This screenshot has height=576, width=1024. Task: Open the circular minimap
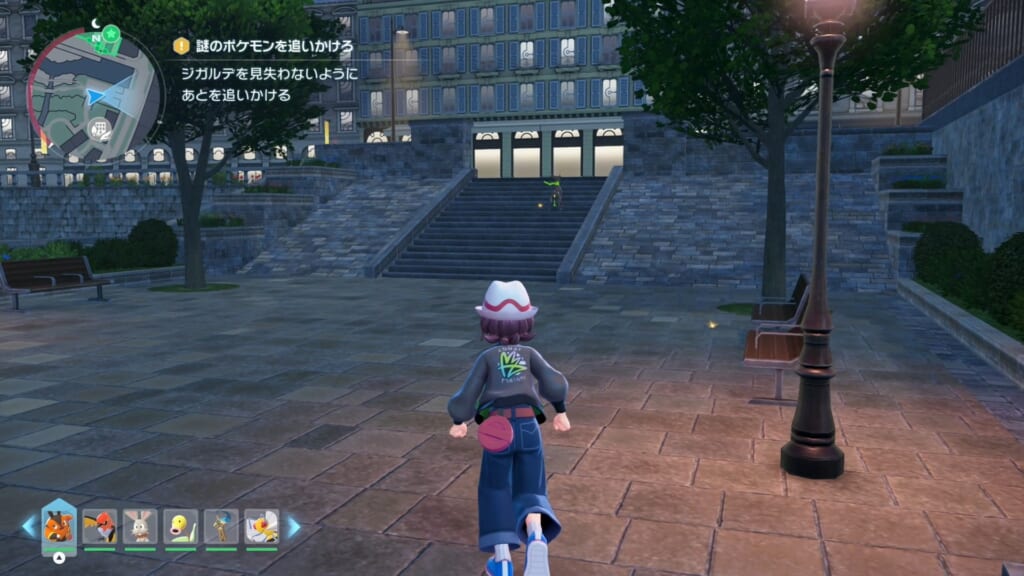click(x=95, y=95)
